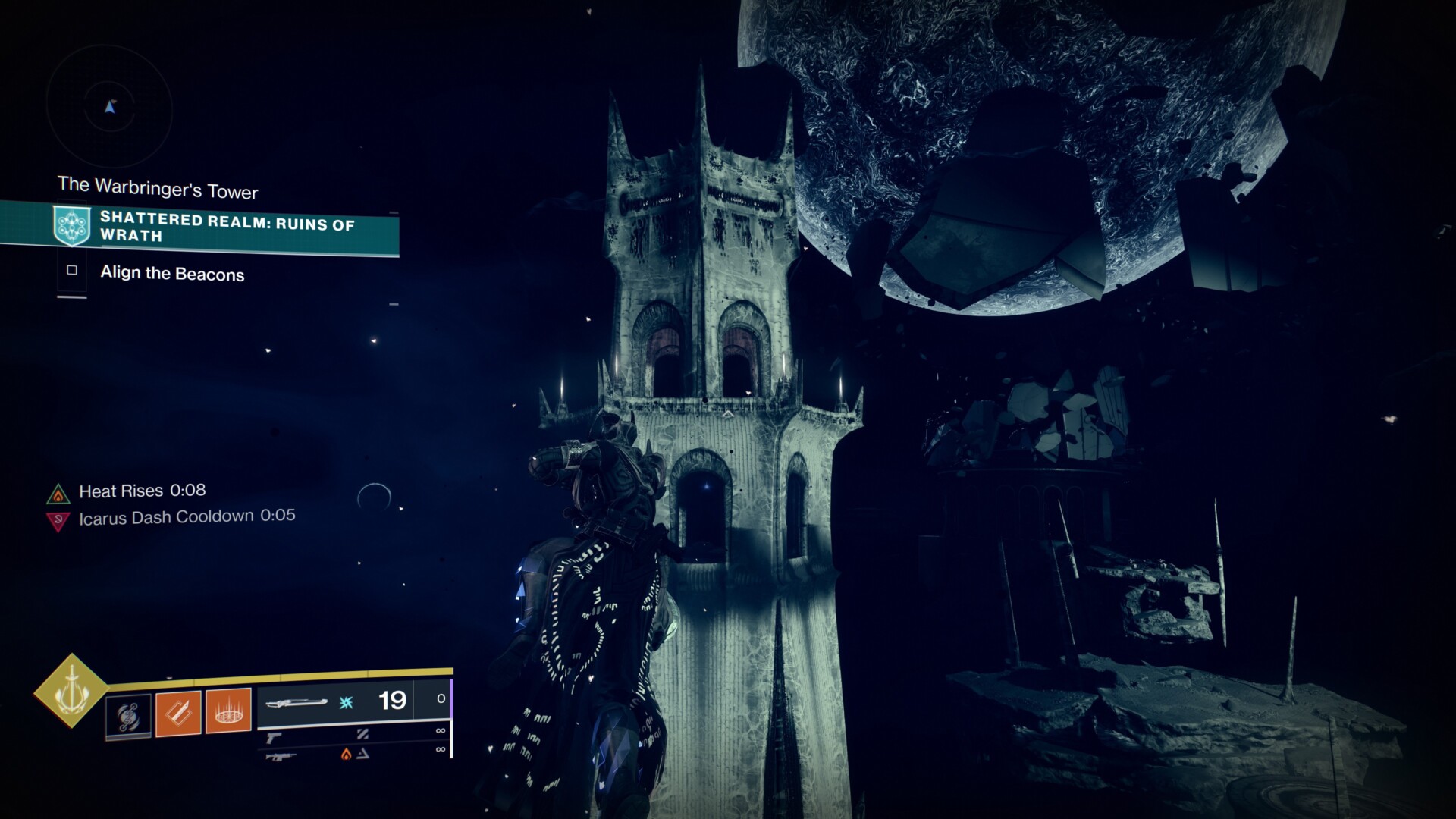Click the orange rift class ability icon
This screenshot has width=1456, height=819.
coord(228,711)
